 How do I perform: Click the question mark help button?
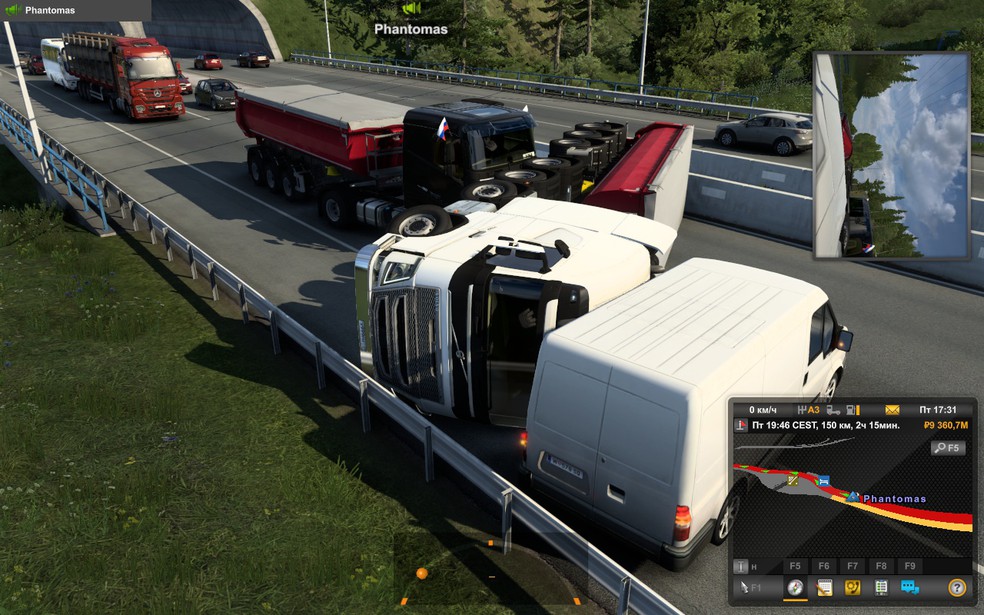957,588
